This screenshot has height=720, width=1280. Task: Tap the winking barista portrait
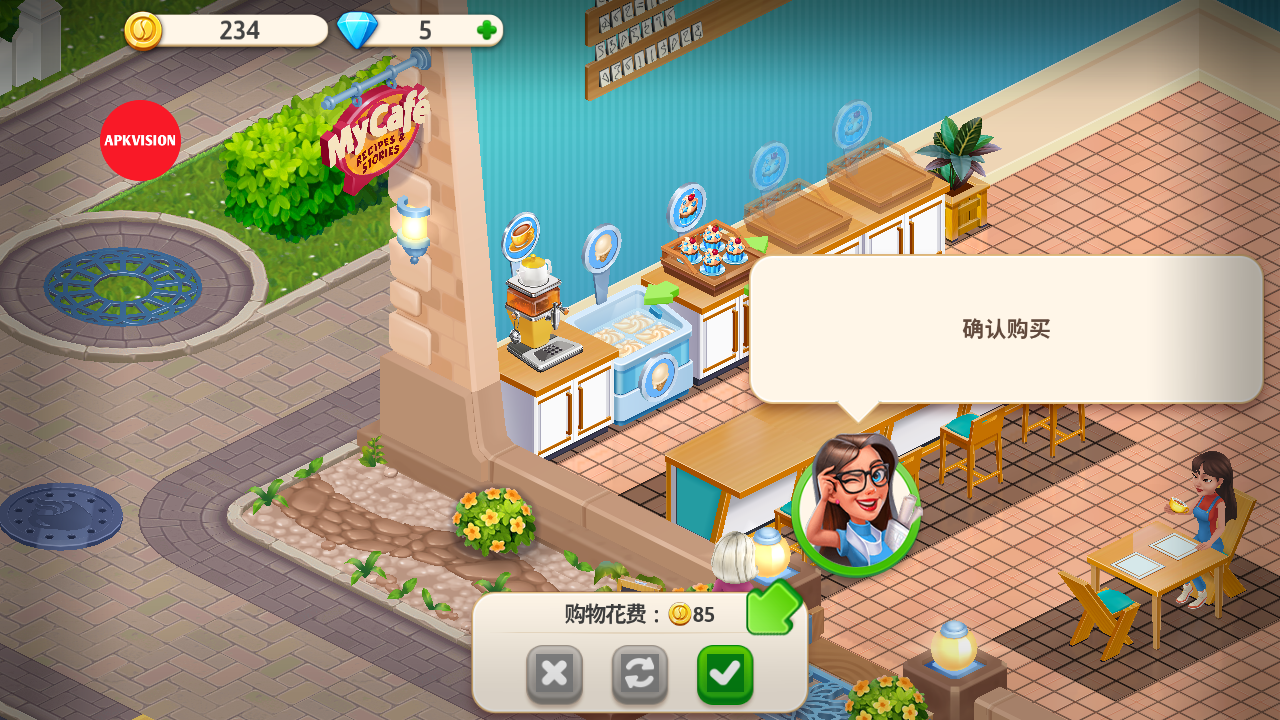coord(856,505)
